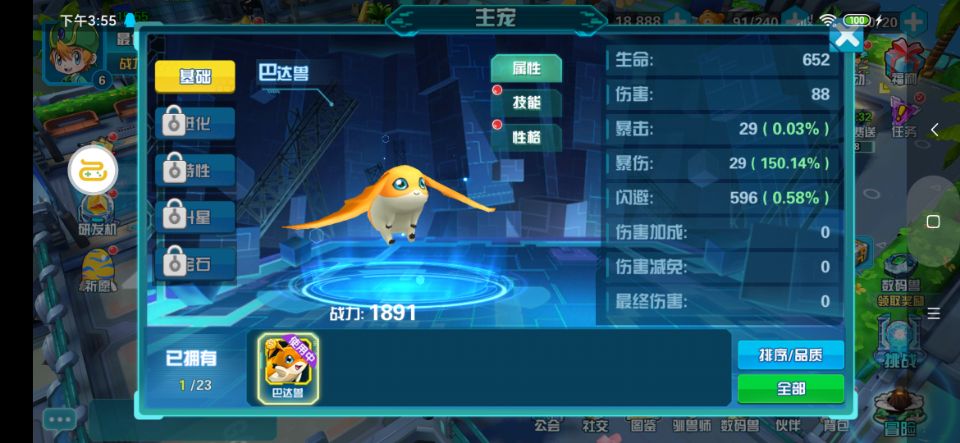View the 性格 personality tab
Viewport: 960px width, 443px height.
[x=526, y=138]
